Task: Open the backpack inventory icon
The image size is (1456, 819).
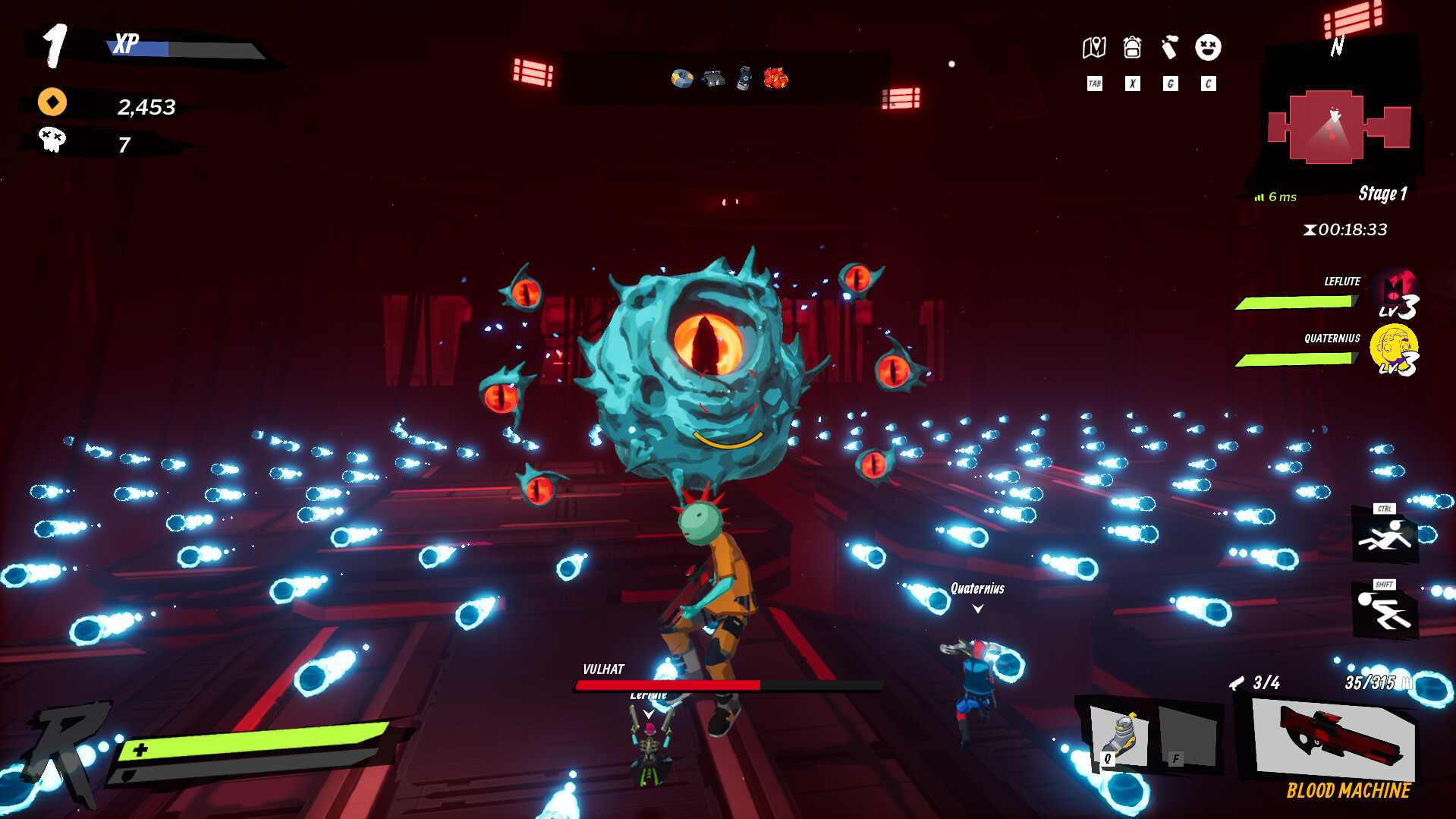Action: pos(1132,48)
